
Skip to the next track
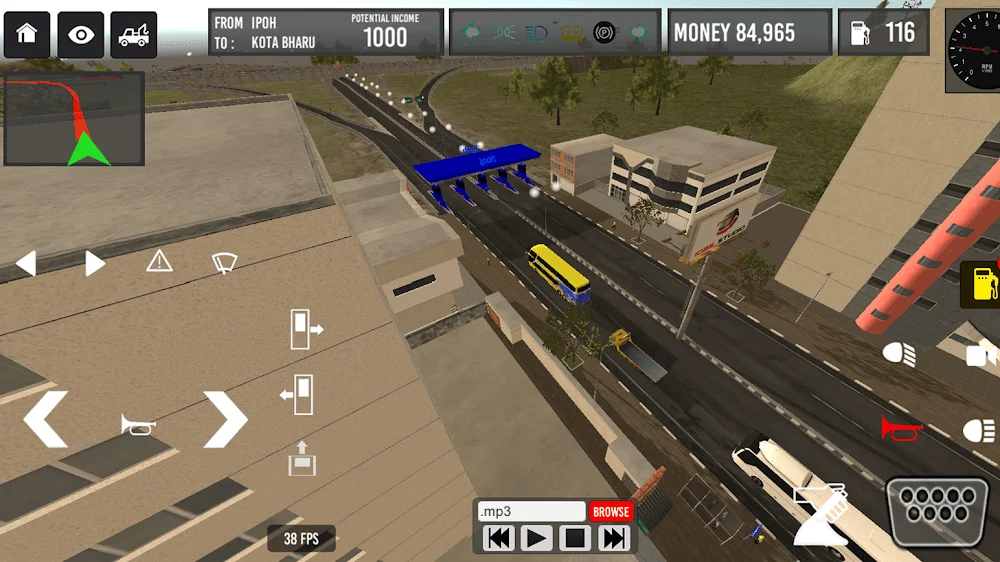coord(614,539)
